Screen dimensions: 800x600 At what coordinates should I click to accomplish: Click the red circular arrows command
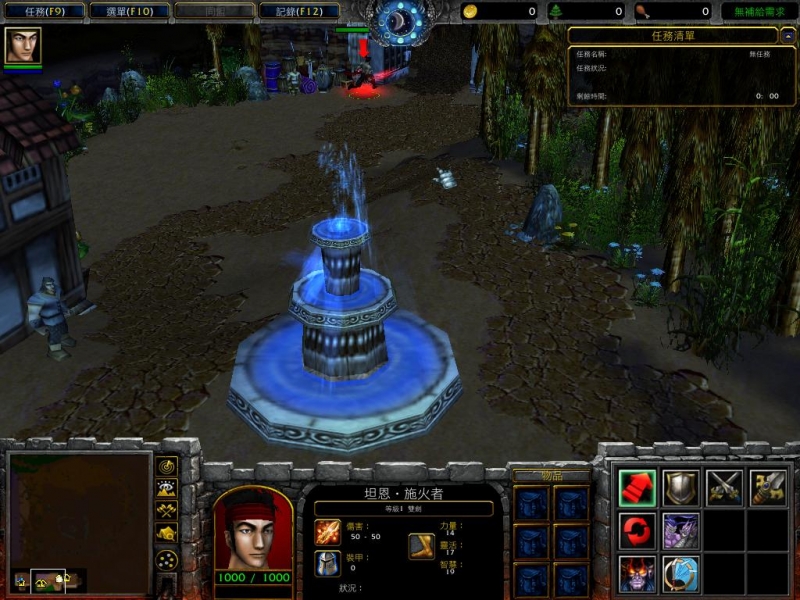click(x=637, y=530)
